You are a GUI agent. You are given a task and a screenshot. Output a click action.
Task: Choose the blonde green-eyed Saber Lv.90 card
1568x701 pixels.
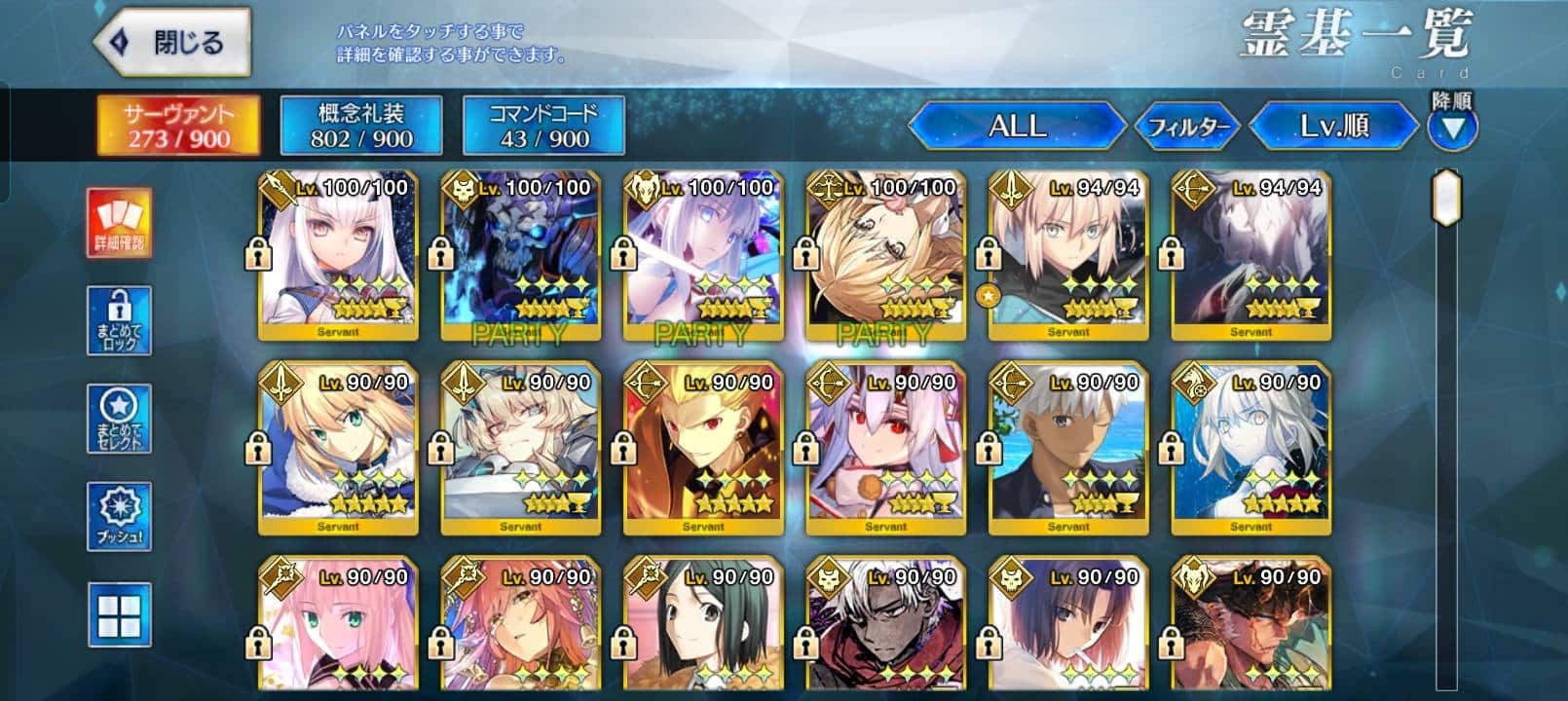(338, 448)
